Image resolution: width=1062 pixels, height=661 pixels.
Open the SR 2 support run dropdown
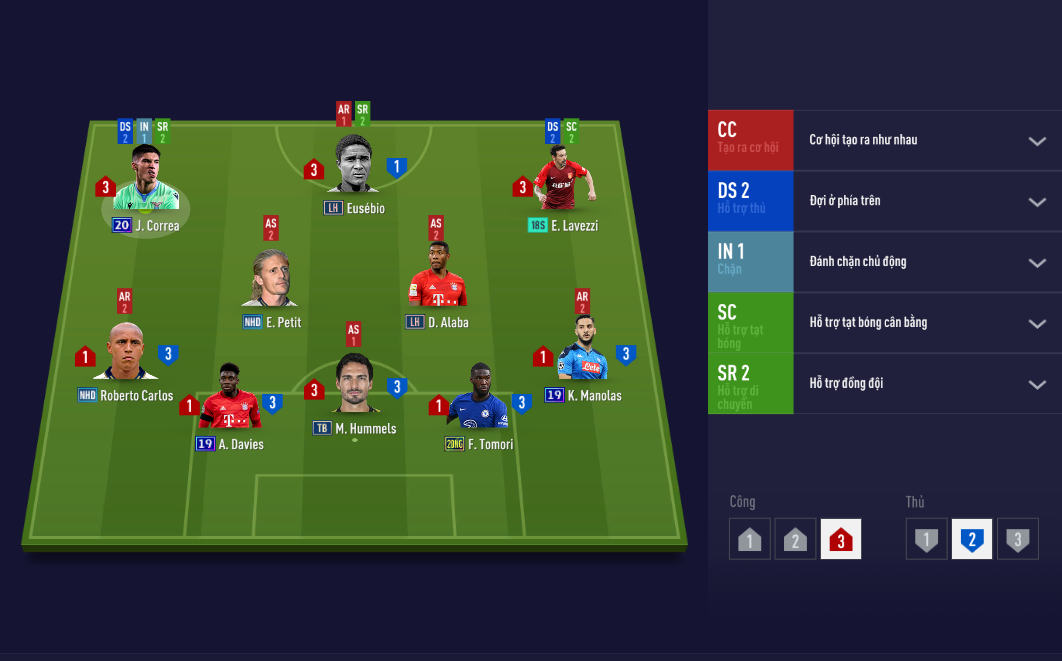(x=1037, y=385)
